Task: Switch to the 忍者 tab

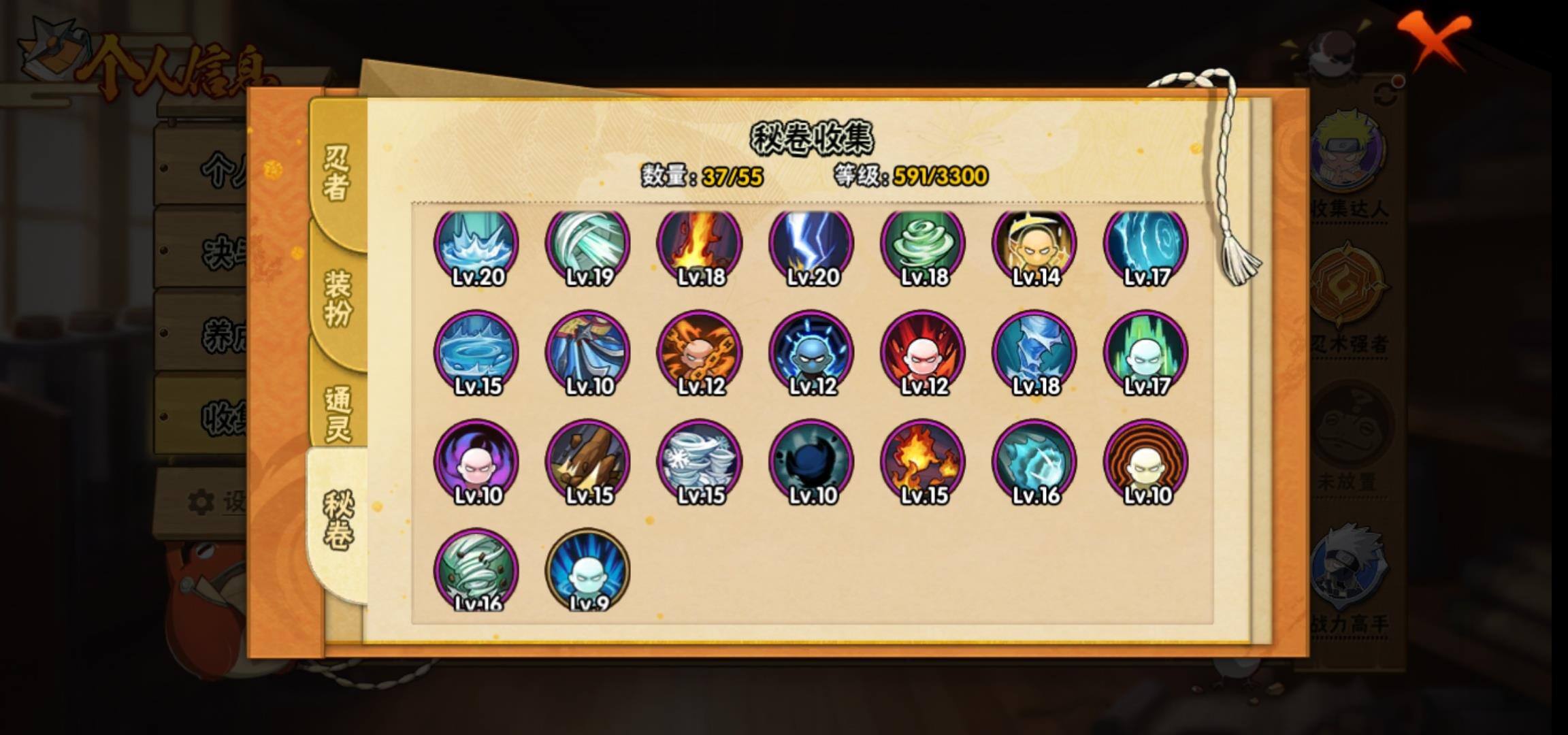Action: (x=337, y=173)
